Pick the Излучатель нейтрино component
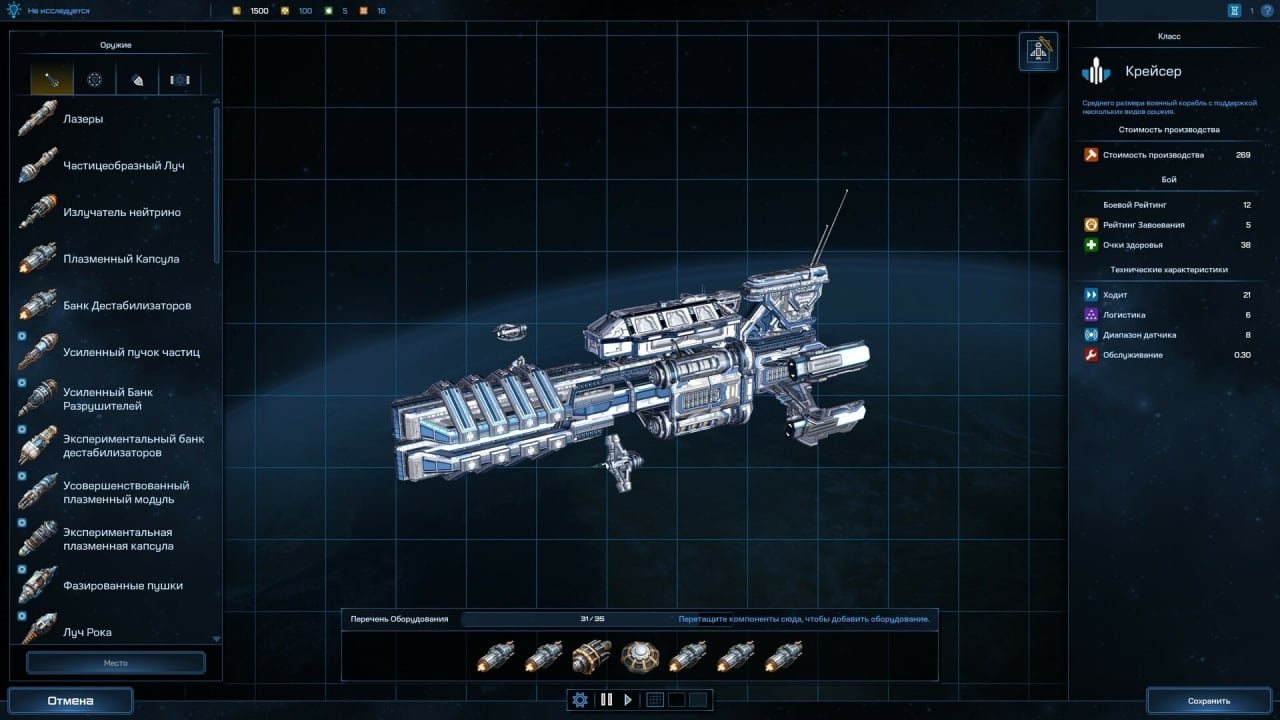This screenshot has height=720, width=1280. pyautogui.click(x=121, y=213)
